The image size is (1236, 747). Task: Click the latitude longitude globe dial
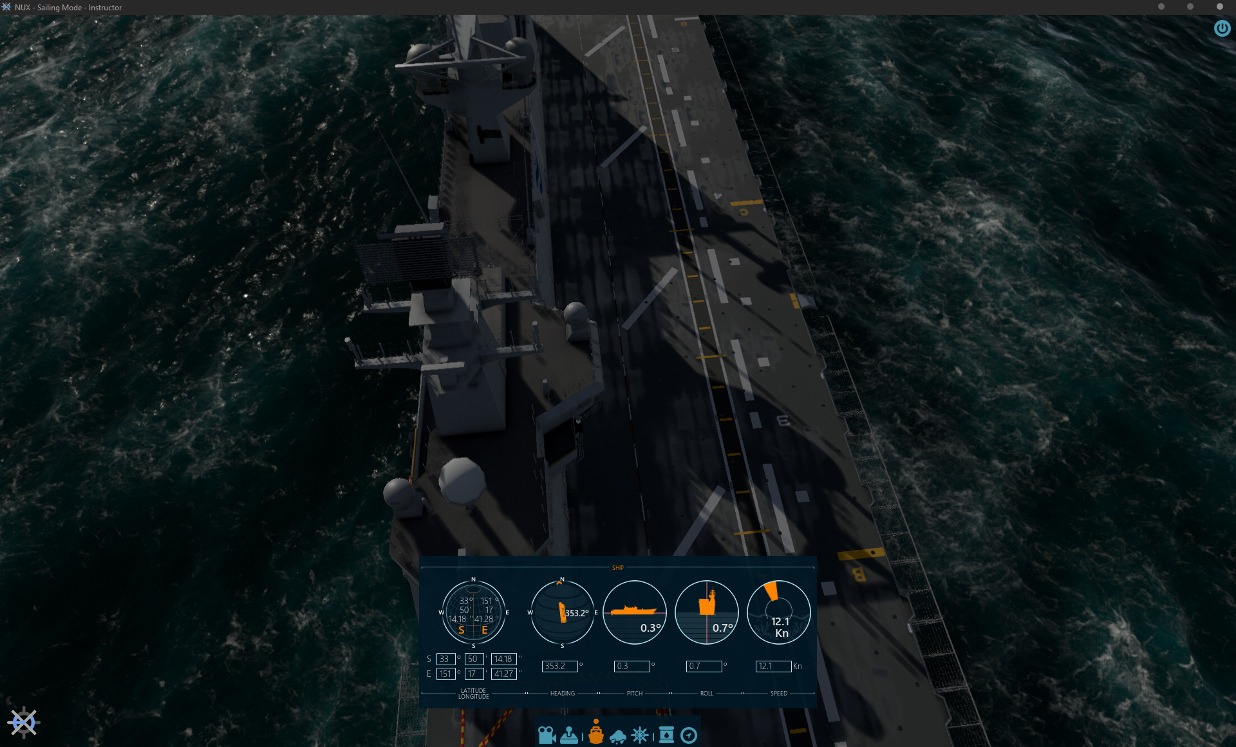coord(474,612)
